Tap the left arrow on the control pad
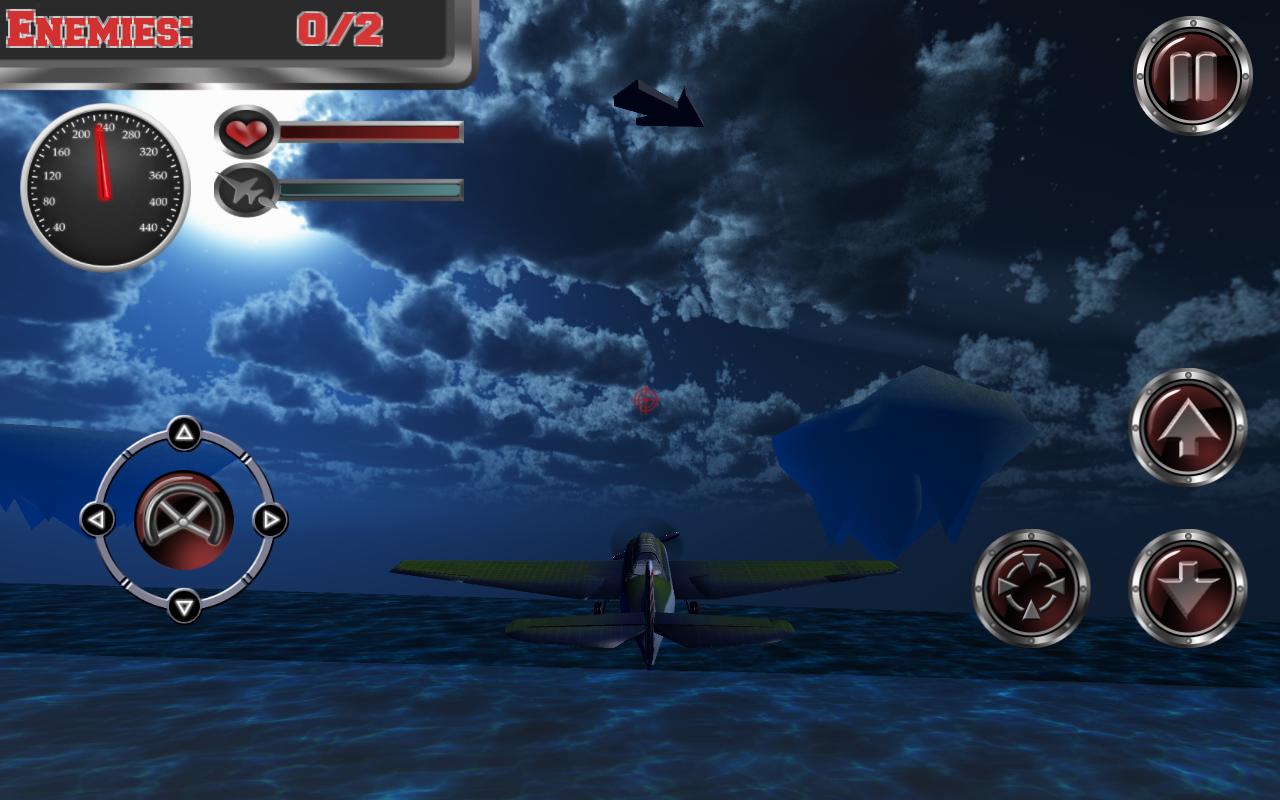Screen dimensions: 1280x800 coord(97,520)
